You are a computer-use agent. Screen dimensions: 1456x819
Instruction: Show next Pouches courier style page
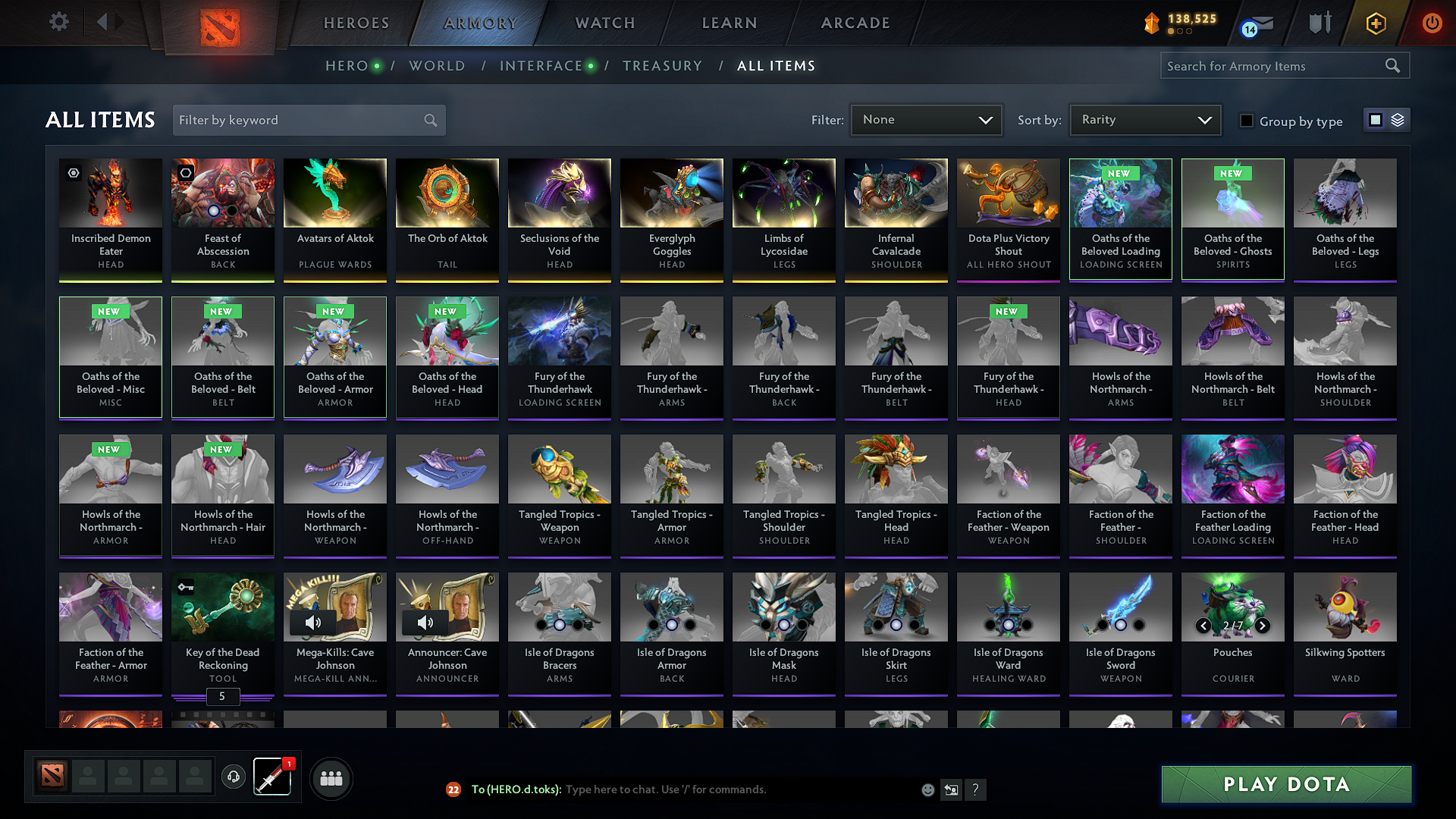point(1263,626)
